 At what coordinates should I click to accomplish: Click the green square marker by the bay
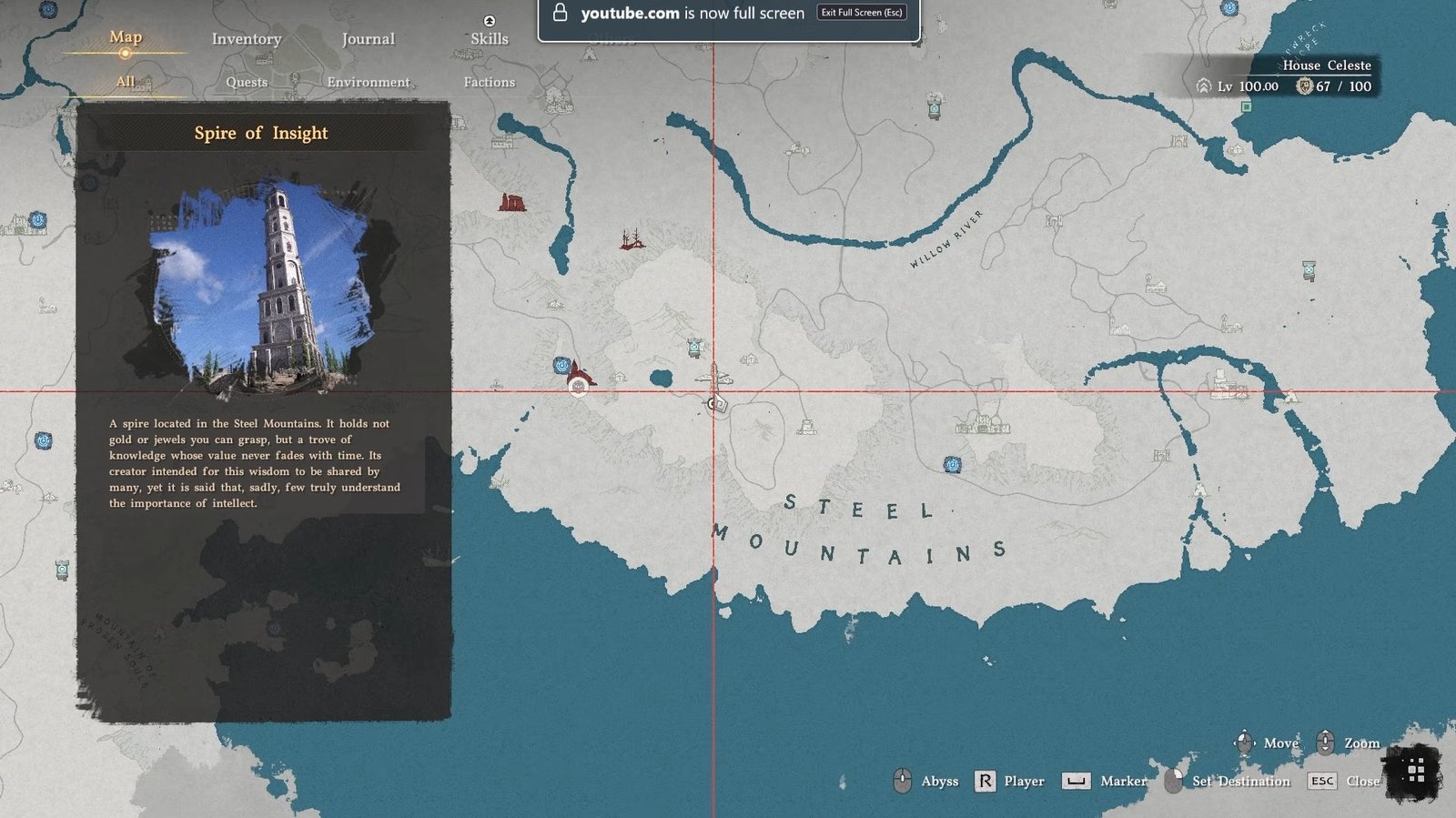(x=1246, y=106)
